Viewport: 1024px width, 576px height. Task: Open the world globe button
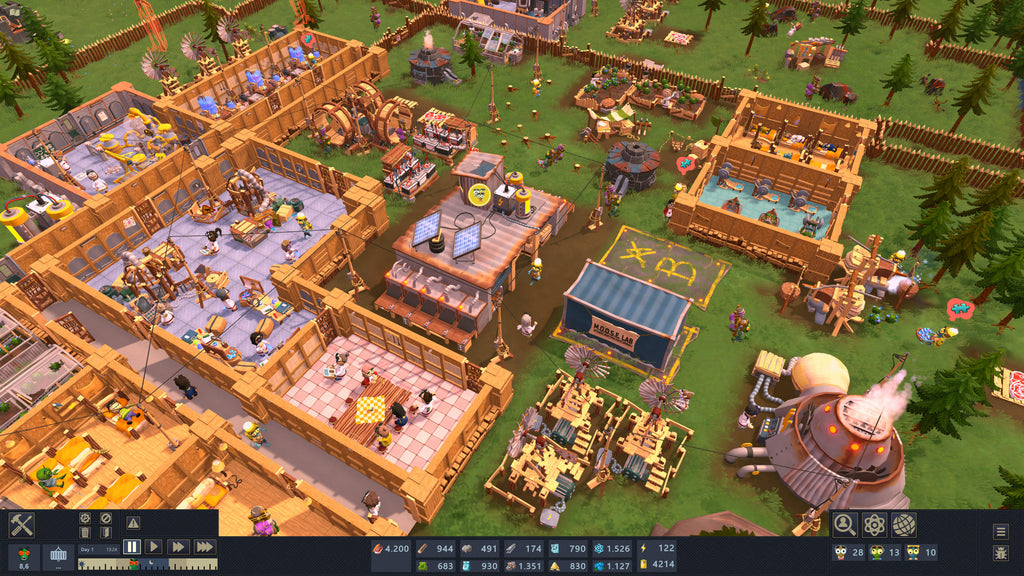pos(903,524)
